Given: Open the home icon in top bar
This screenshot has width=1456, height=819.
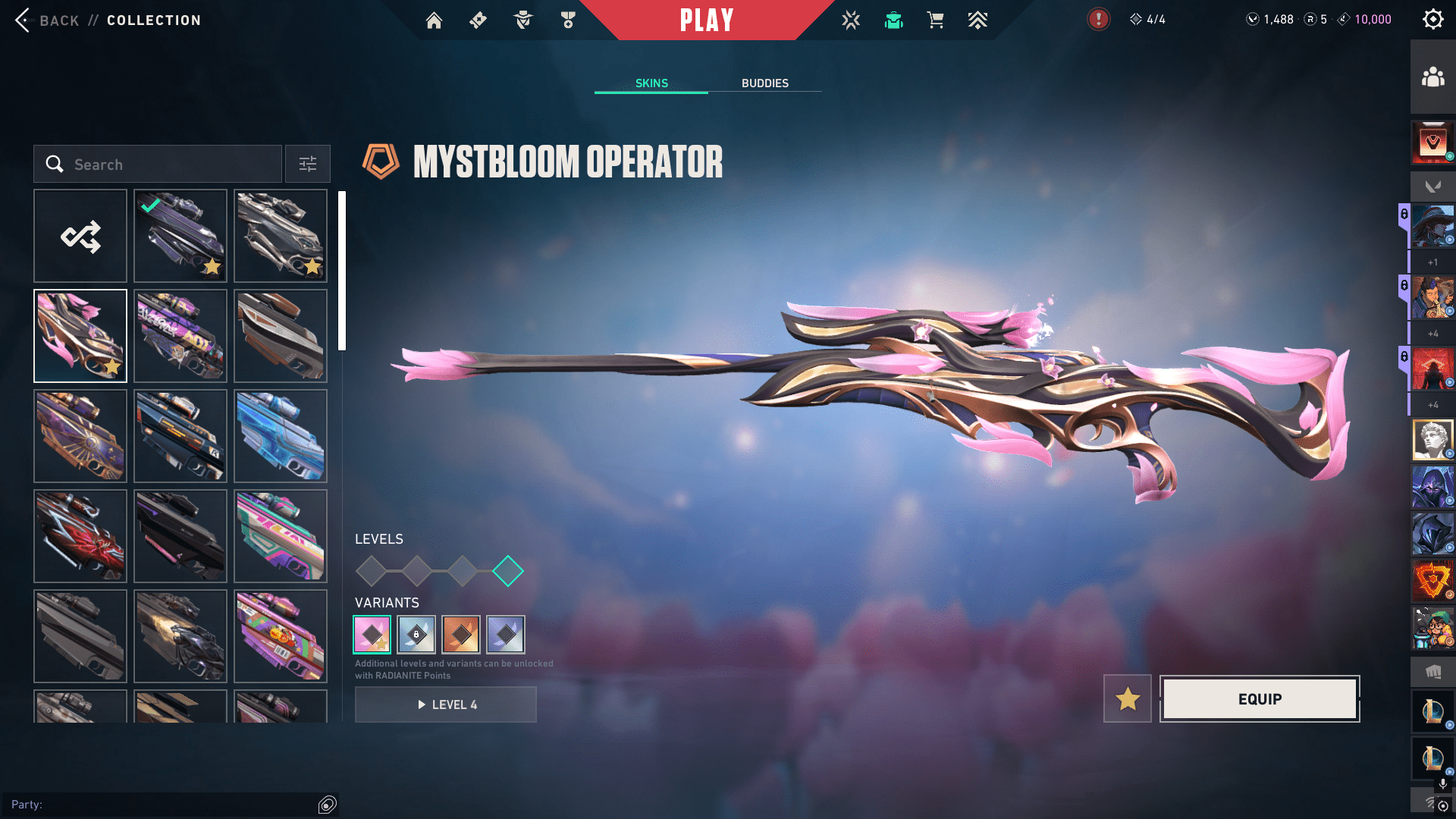Looking at the screenshot, I should coord(434,20).
